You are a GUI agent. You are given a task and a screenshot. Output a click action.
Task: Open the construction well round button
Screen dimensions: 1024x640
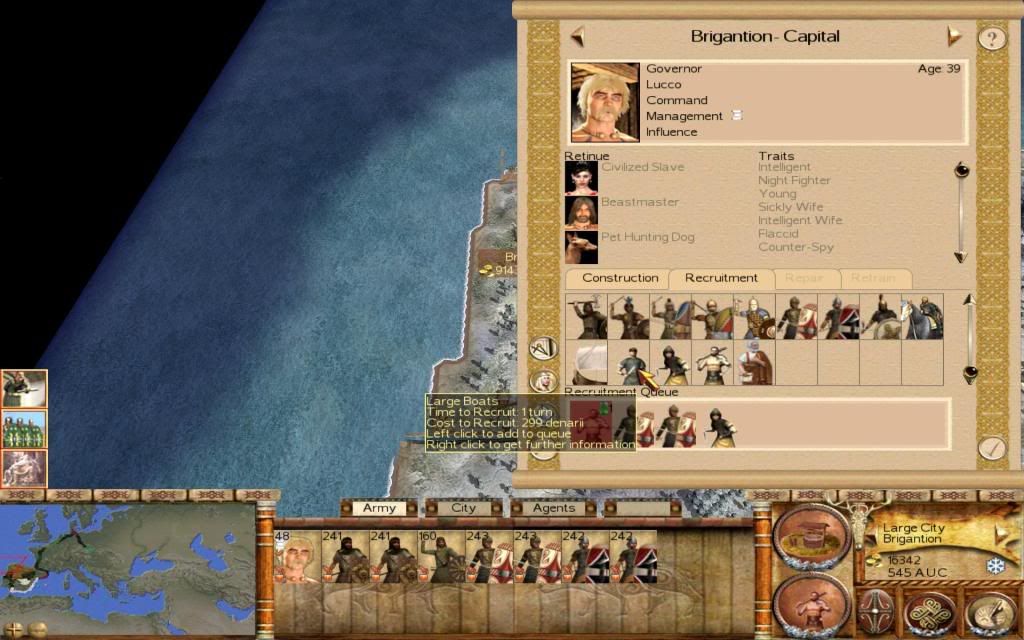coord(811,537)
